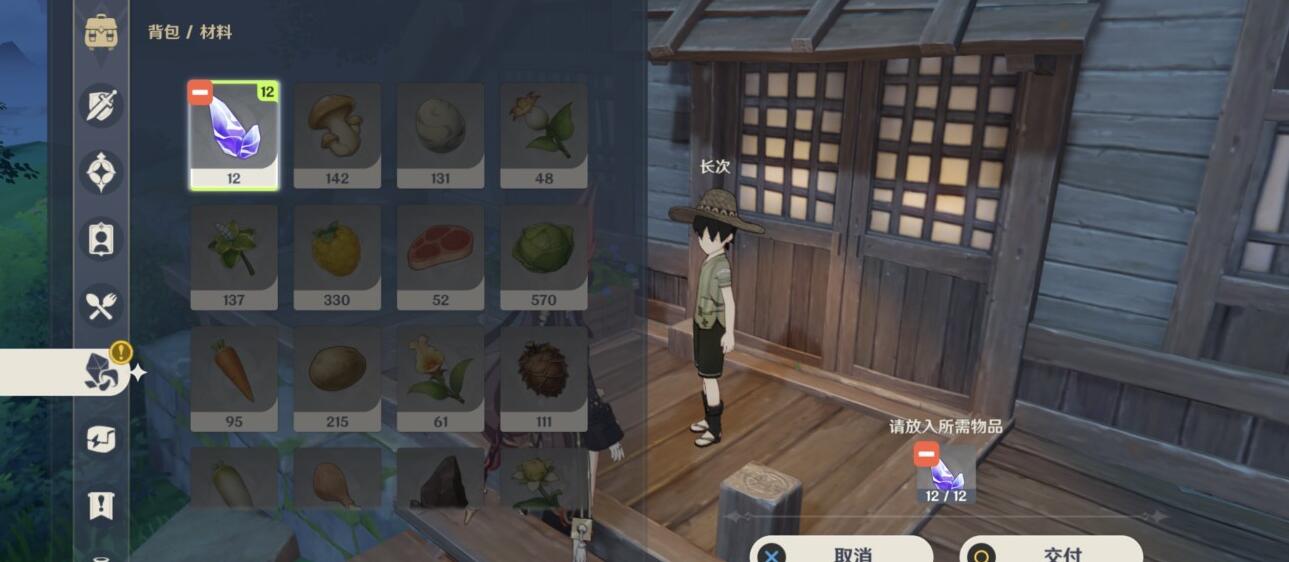Select the yellow berry stack of 330
Screen dimensions: 1289x562
click(337, 257)
